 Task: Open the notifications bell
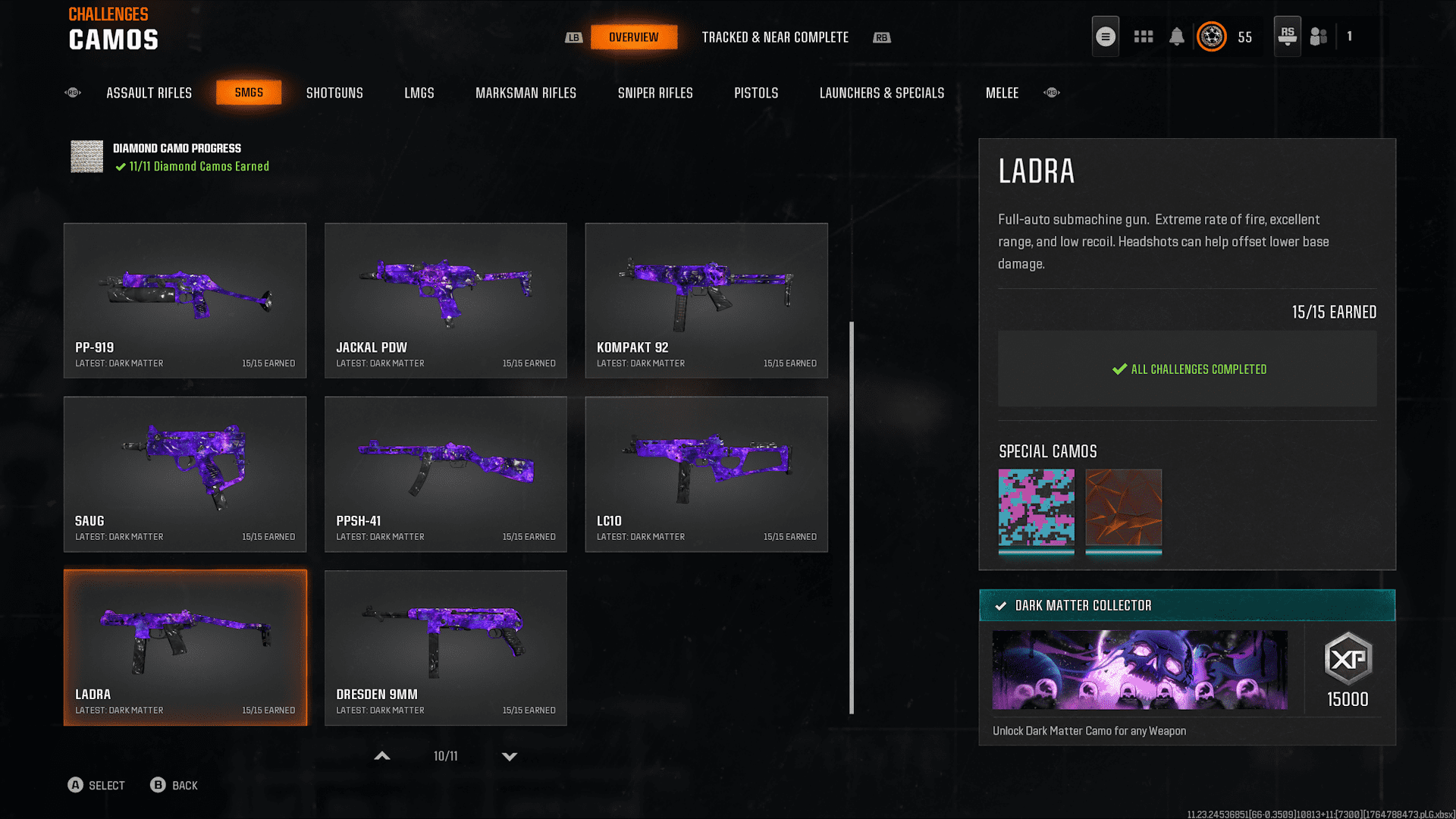[x=1176, y=36]
